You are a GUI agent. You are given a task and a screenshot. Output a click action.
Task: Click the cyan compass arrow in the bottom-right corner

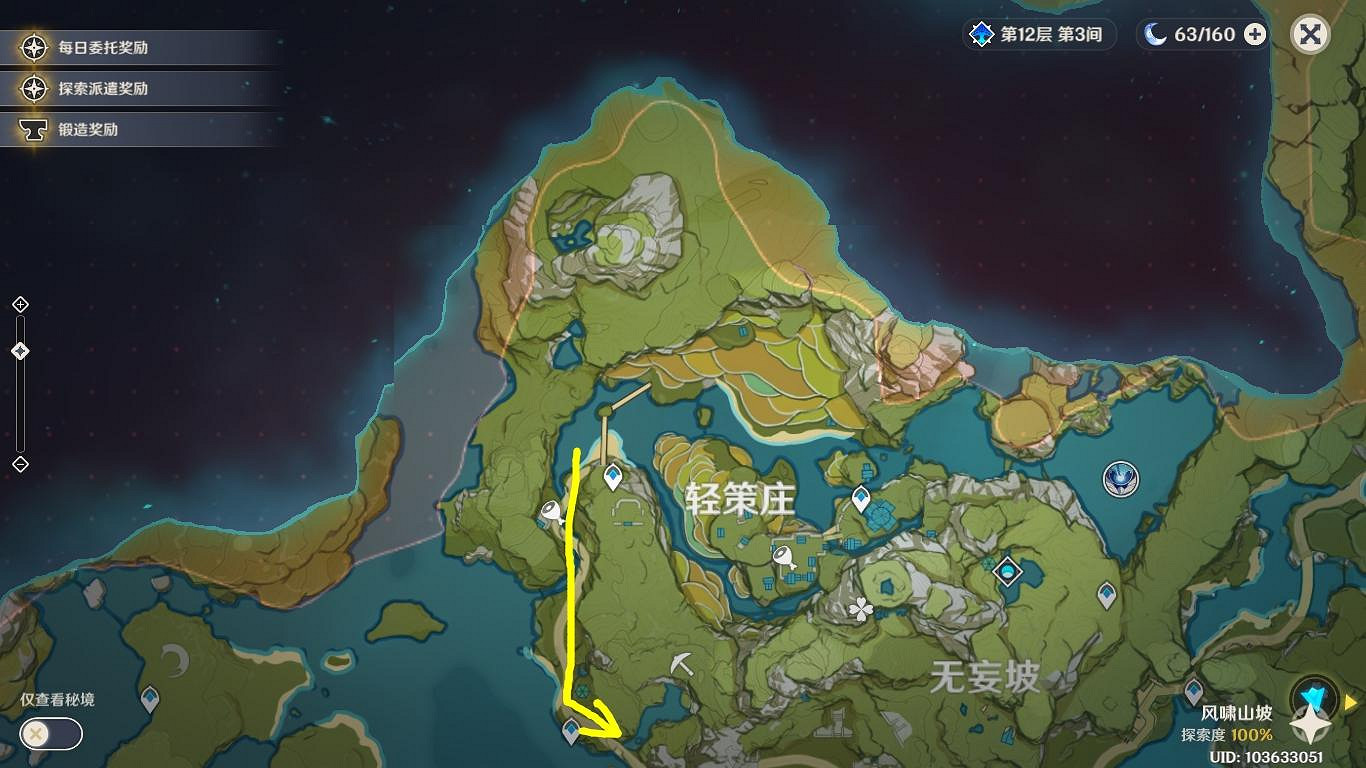click(1312, 696)
